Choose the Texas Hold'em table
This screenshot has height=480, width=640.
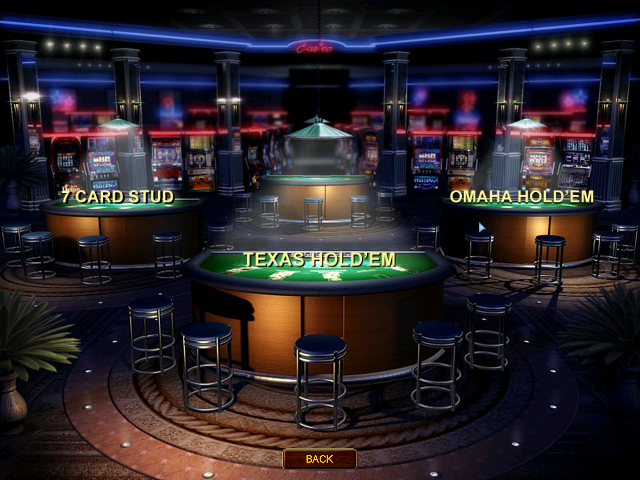coord(319,260)
